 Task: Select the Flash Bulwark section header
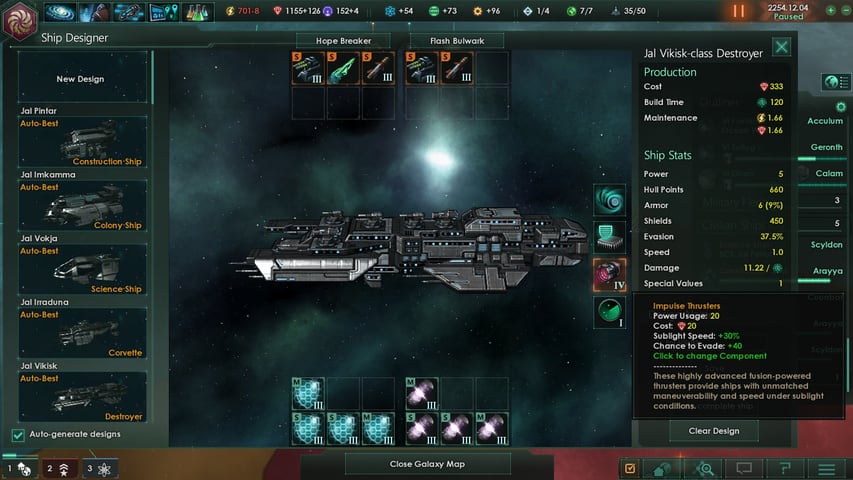[x=455, y=41]
